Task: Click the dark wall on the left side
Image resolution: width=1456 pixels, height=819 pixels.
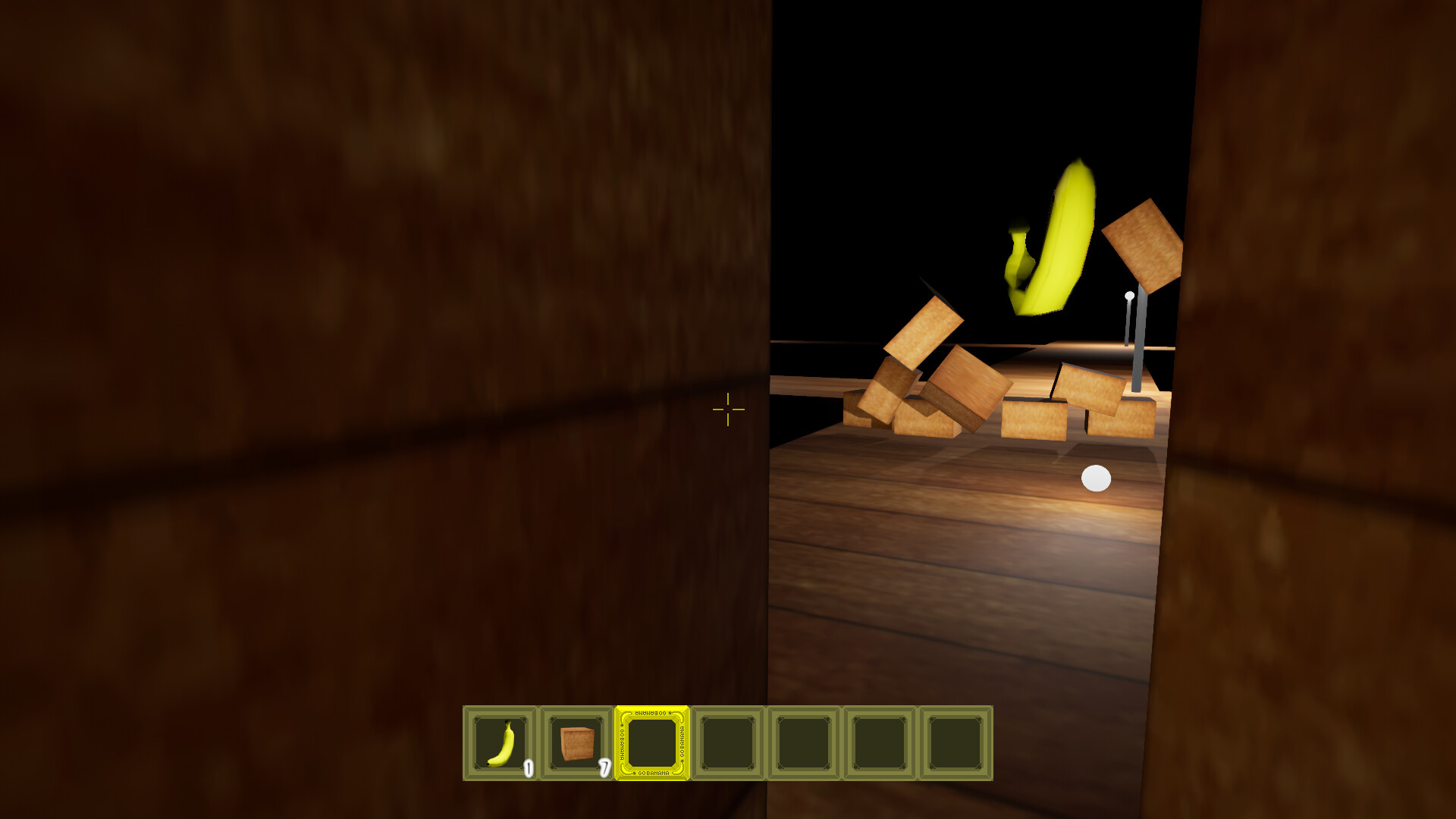Action: point(303,303)
